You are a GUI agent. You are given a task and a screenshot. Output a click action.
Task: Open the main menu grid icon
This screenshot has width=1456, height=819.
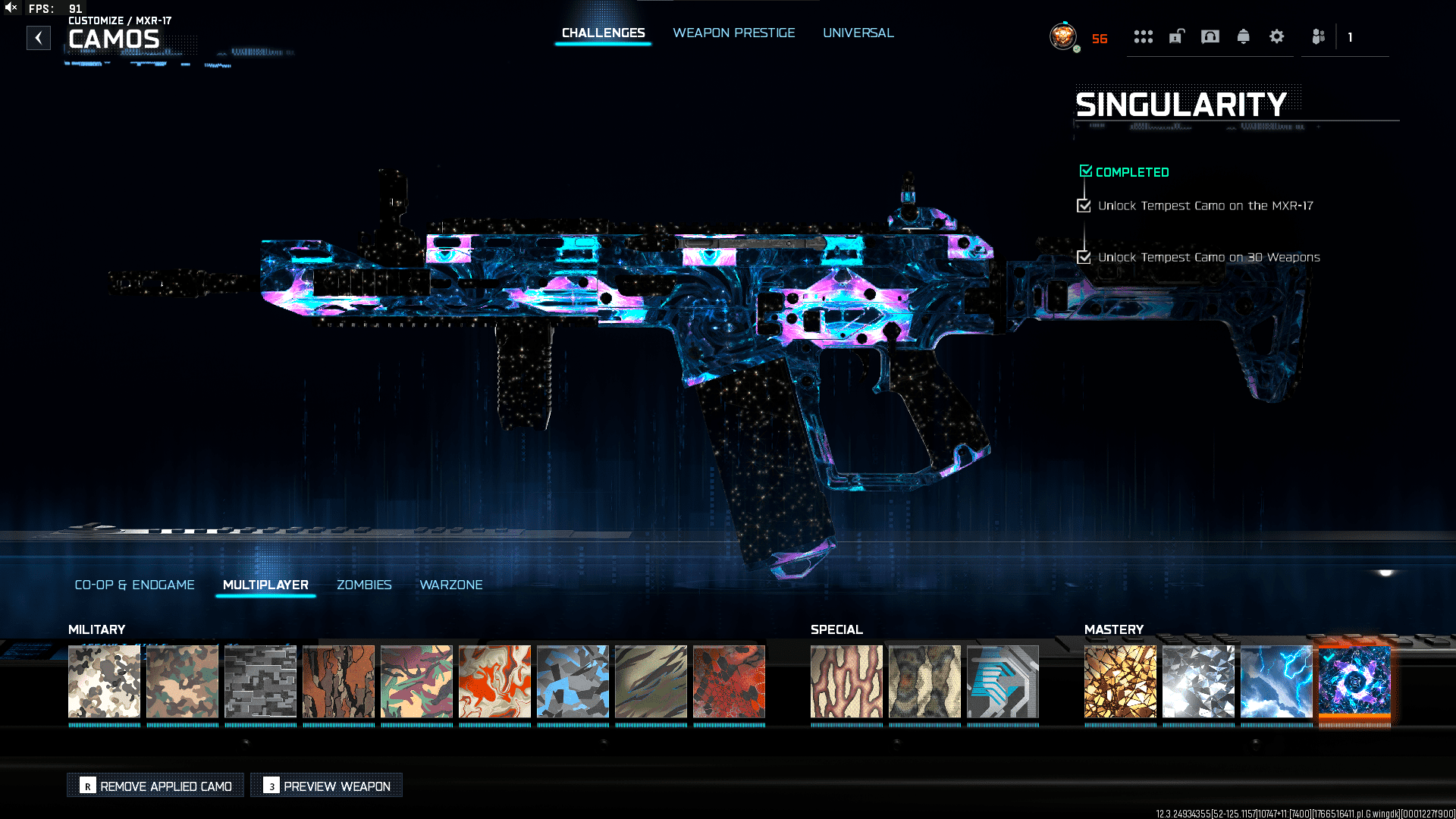point(1144,36)
